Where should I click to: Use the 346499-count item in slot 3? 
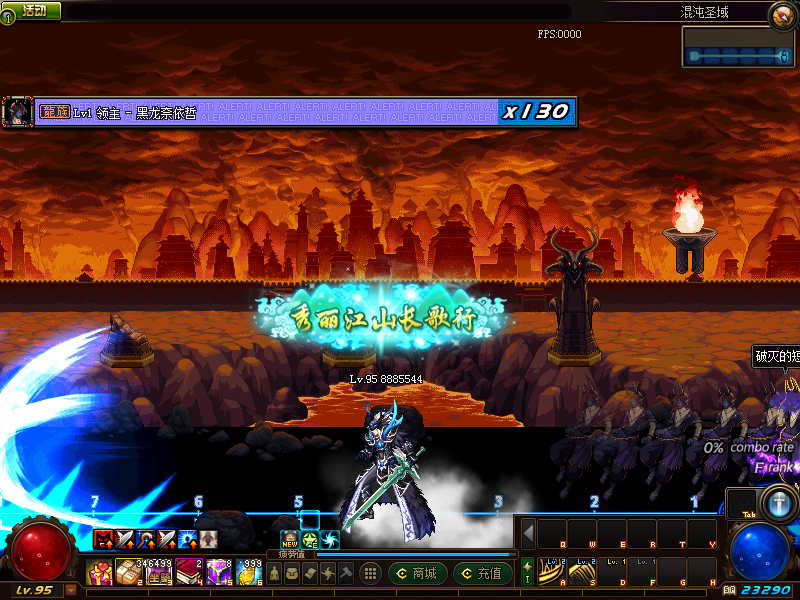click(x=159, y=573)
